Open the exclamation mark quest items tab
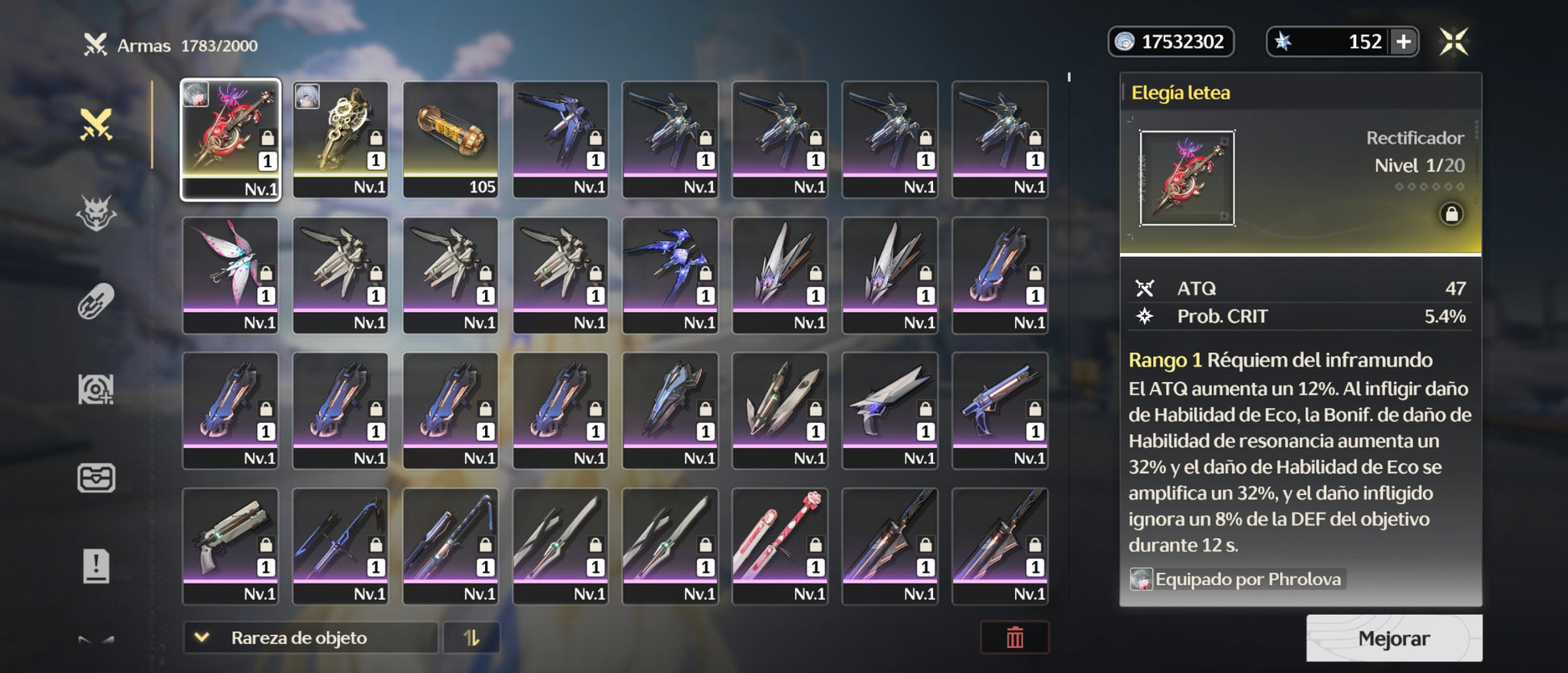The width and height of the screenshot is (1568, 673). click(x=96, y=565)
